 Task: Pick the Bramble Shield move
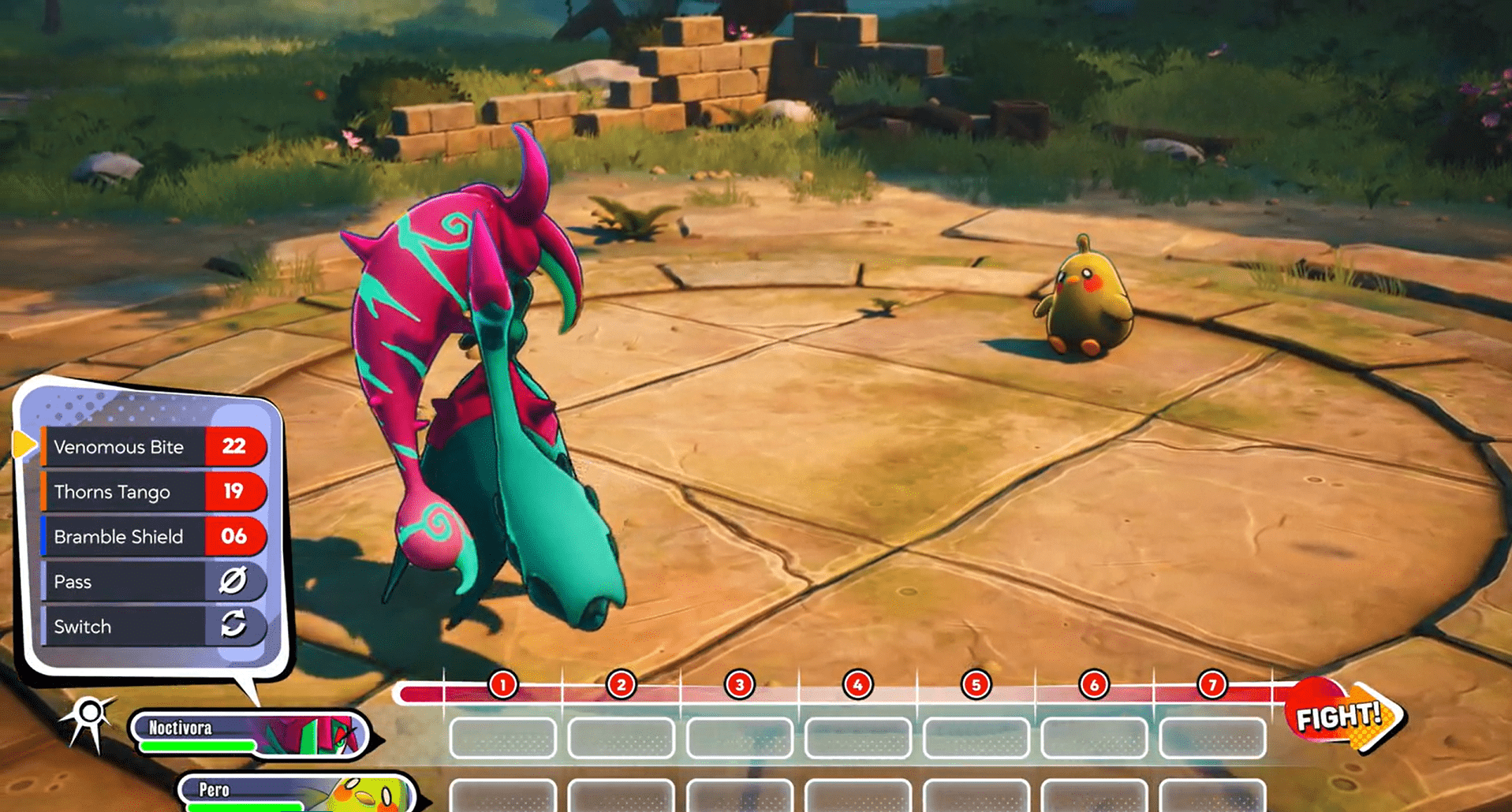154,537
